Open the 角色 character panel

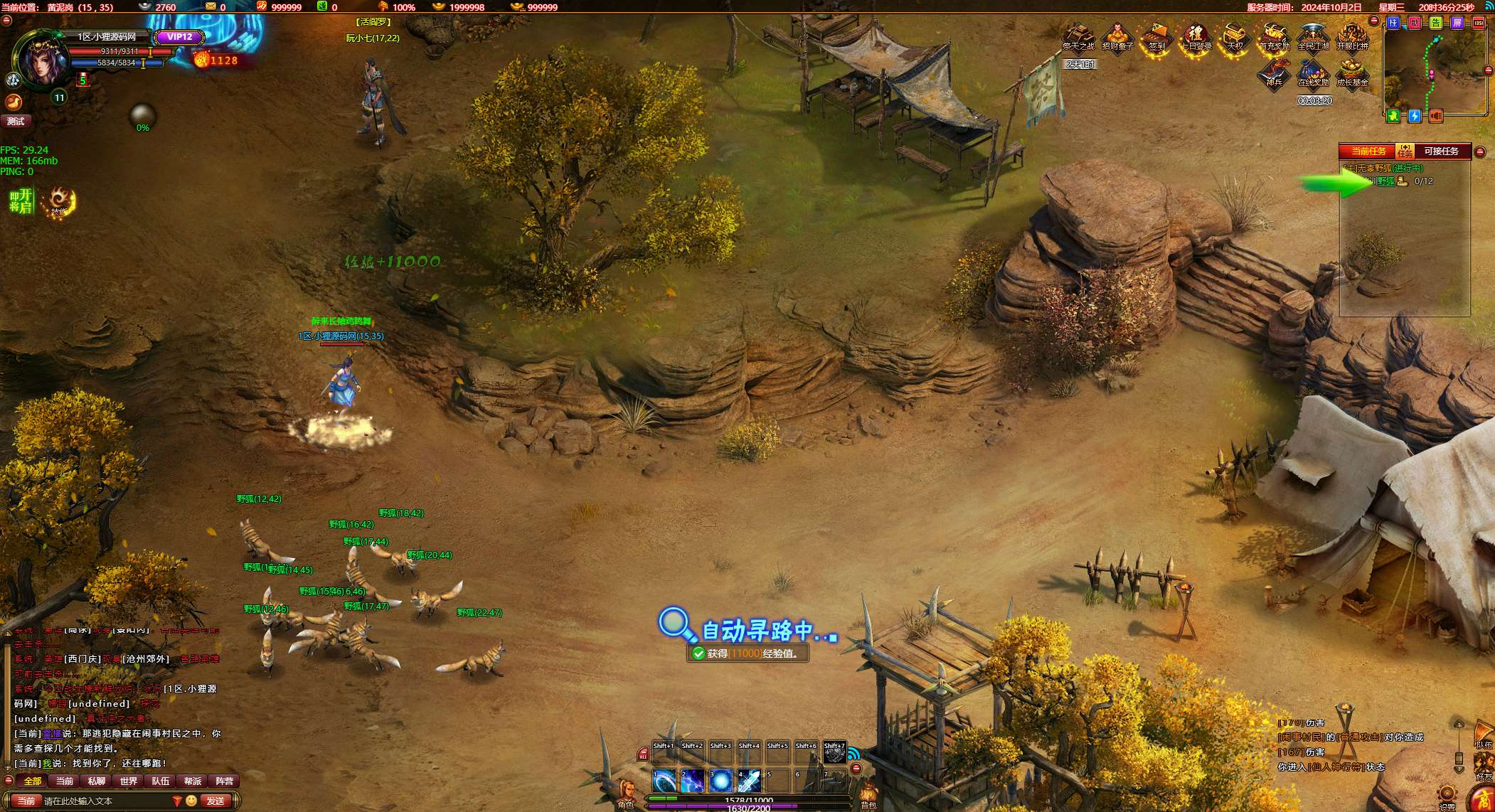[x=626, y=793]
